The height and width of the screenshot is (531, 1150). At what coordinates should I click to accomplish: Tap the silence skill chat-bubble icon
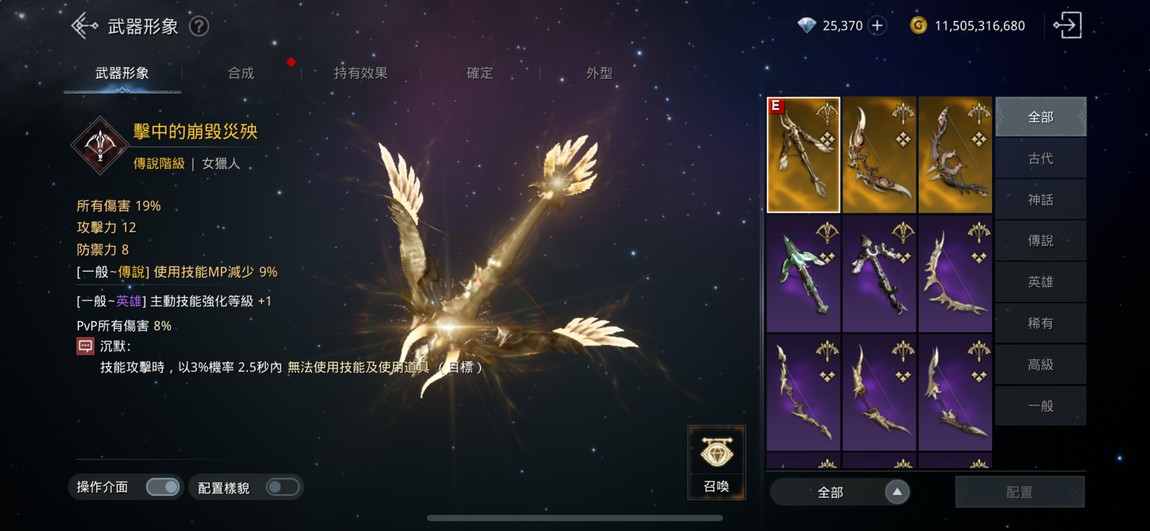coord(86,346)
